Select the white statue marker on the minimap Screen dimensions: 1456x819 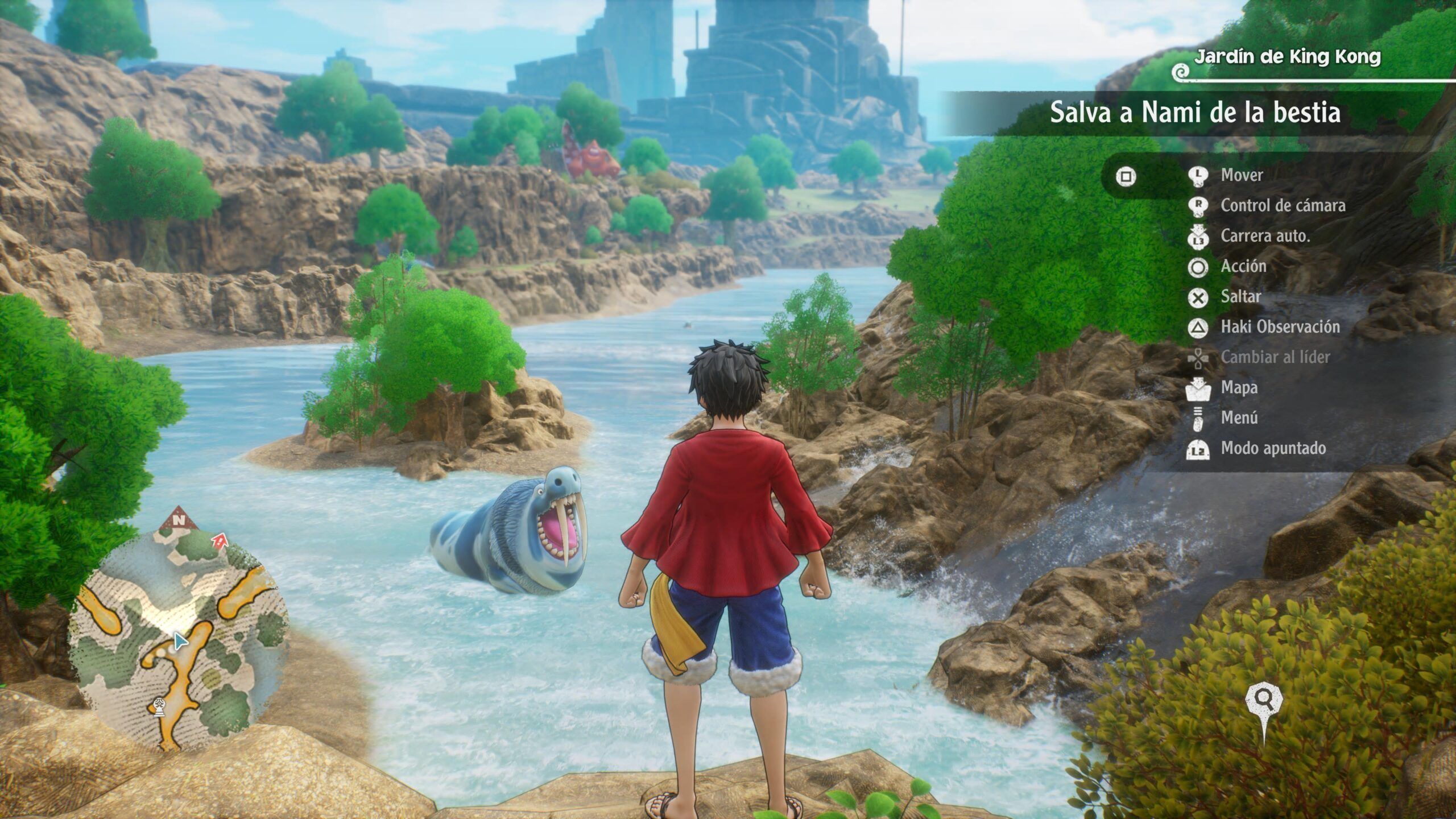coord(159,707)
